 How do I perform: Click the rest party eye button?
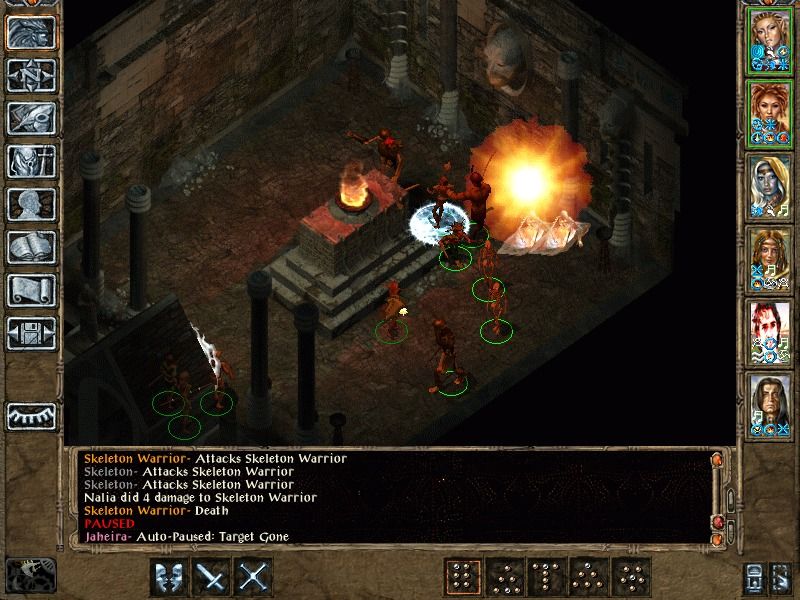30,414
